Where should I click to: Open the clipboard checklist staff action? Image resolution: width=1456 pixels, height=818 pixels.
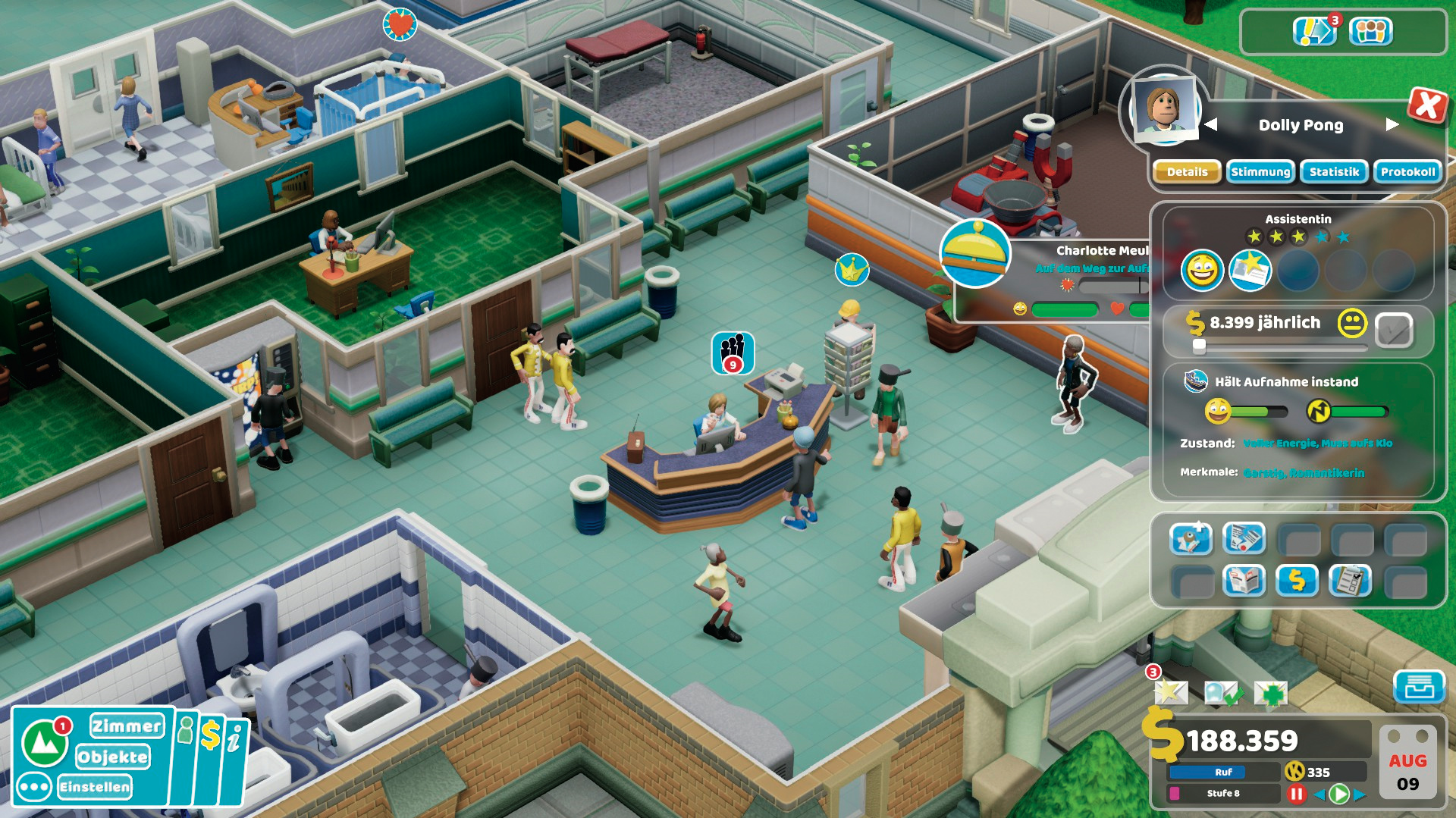1350,581
